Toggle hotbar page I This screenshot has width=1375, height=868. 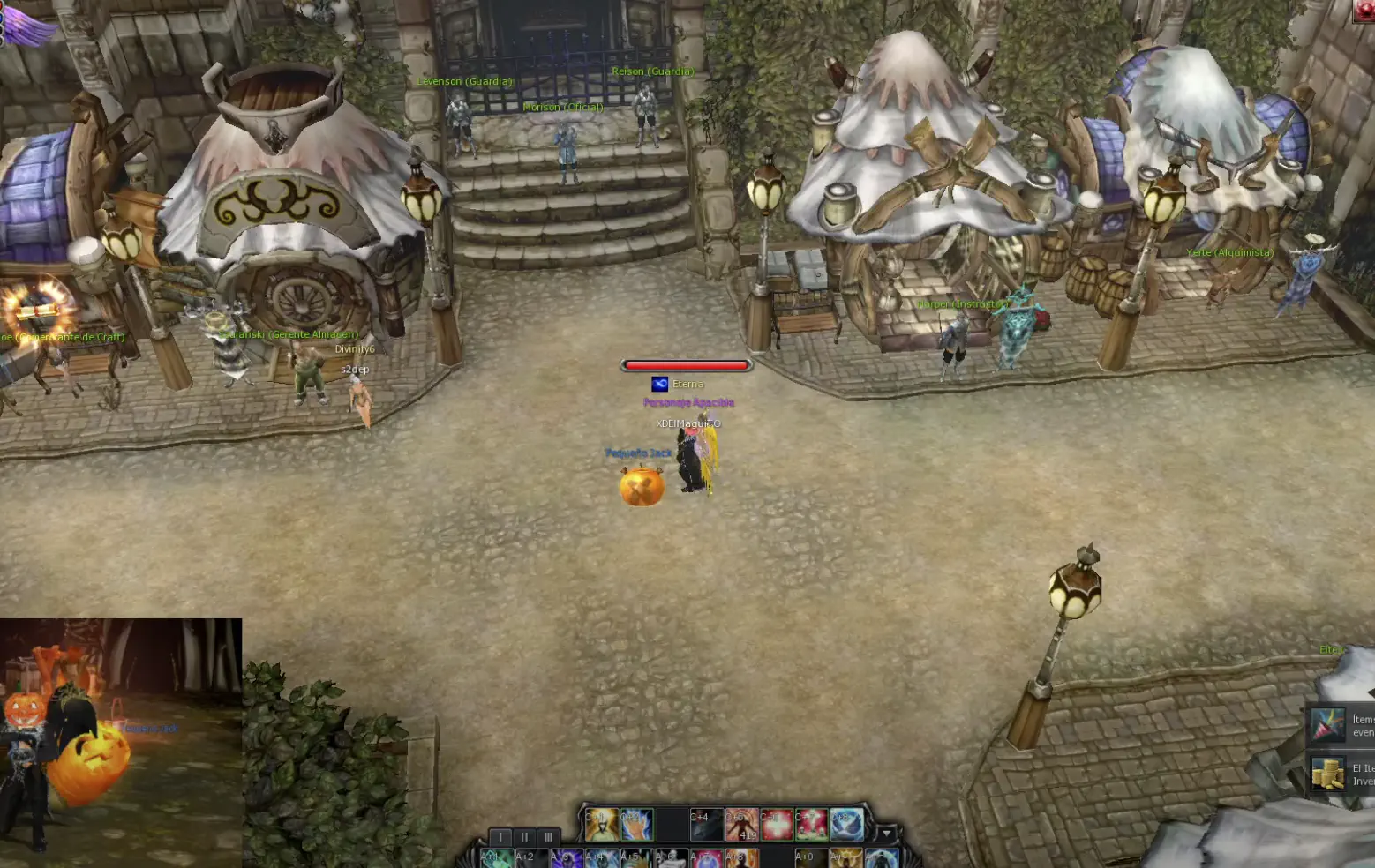500,836
